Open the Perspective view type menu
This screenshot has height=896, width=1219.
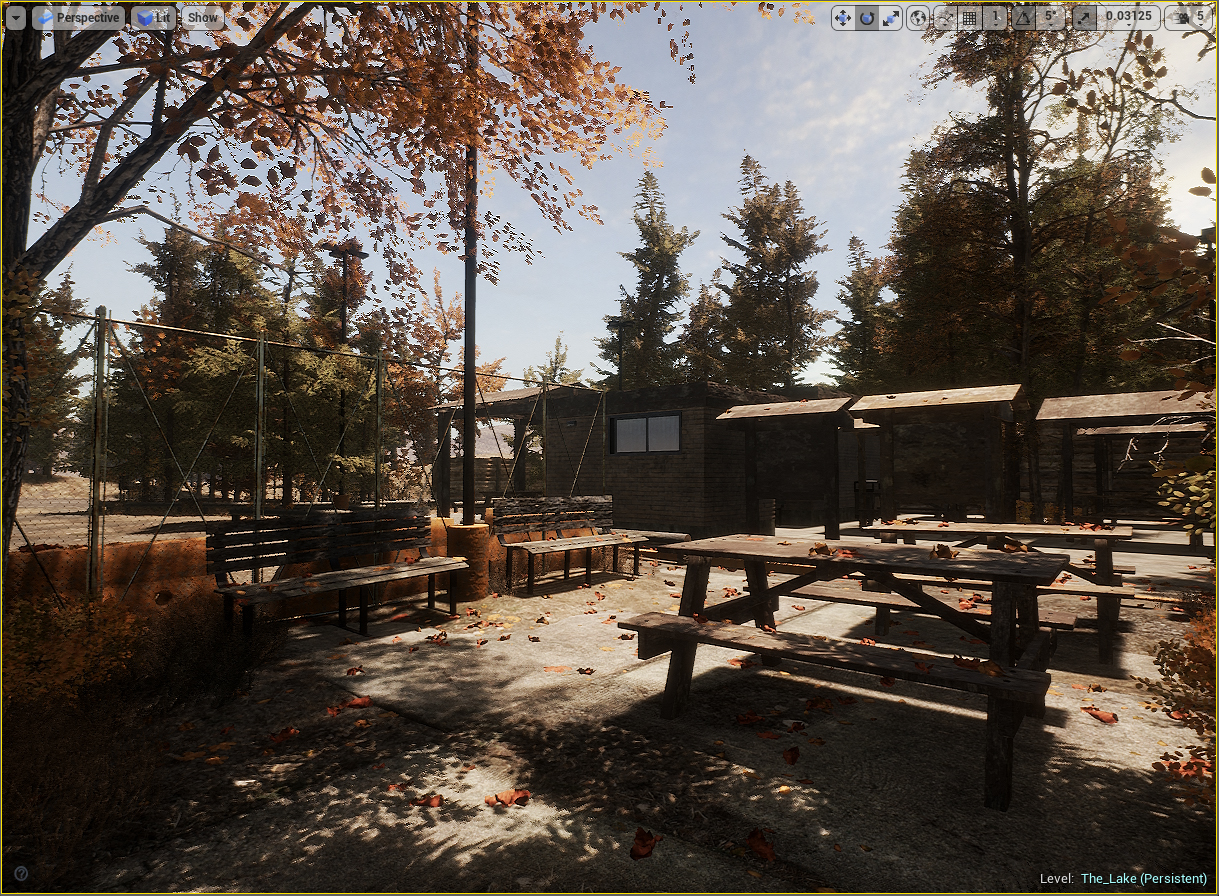78,17
